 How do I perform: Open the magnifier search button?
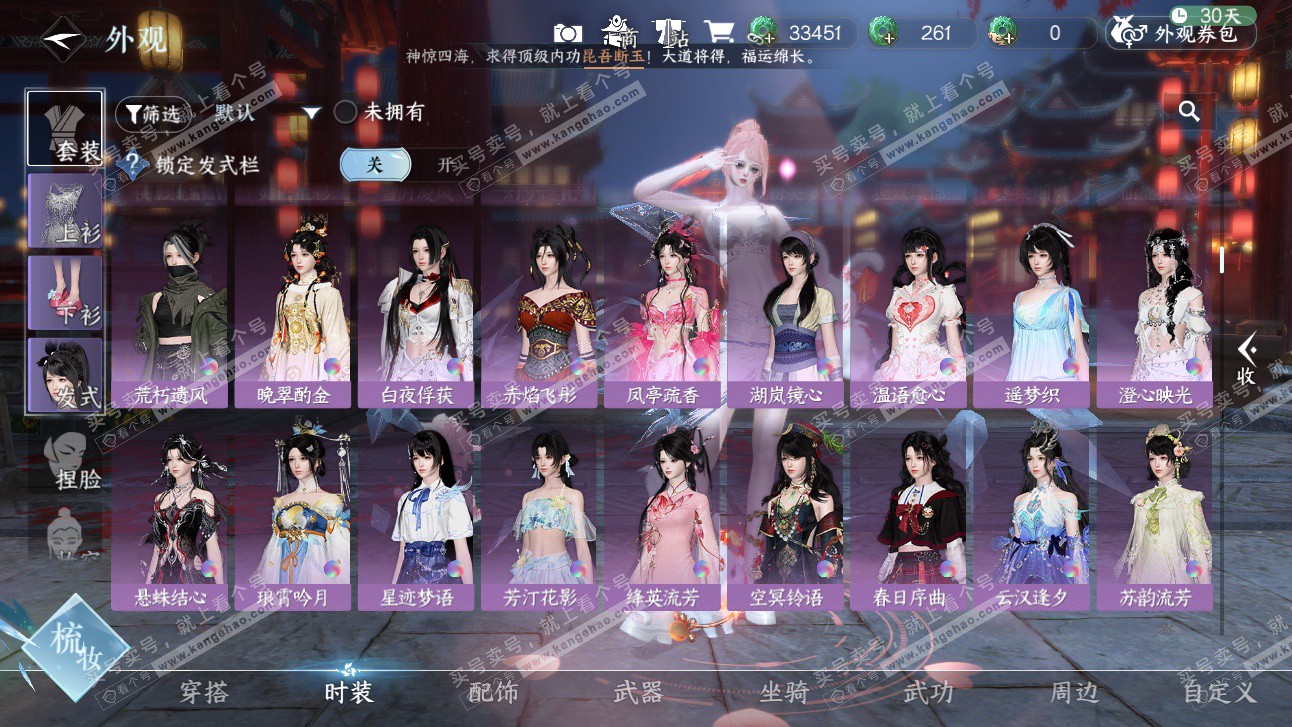1189,111
